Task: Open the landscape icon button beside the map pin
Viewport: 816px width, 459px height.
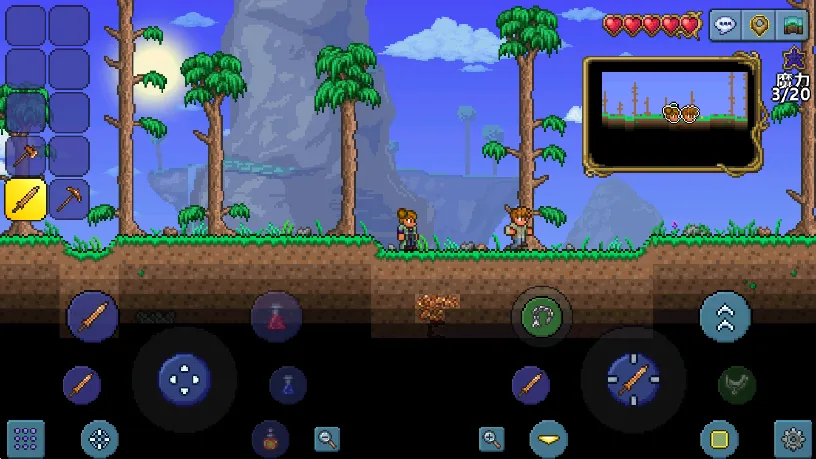Action: pyautogui.click(x=793, y=26)
